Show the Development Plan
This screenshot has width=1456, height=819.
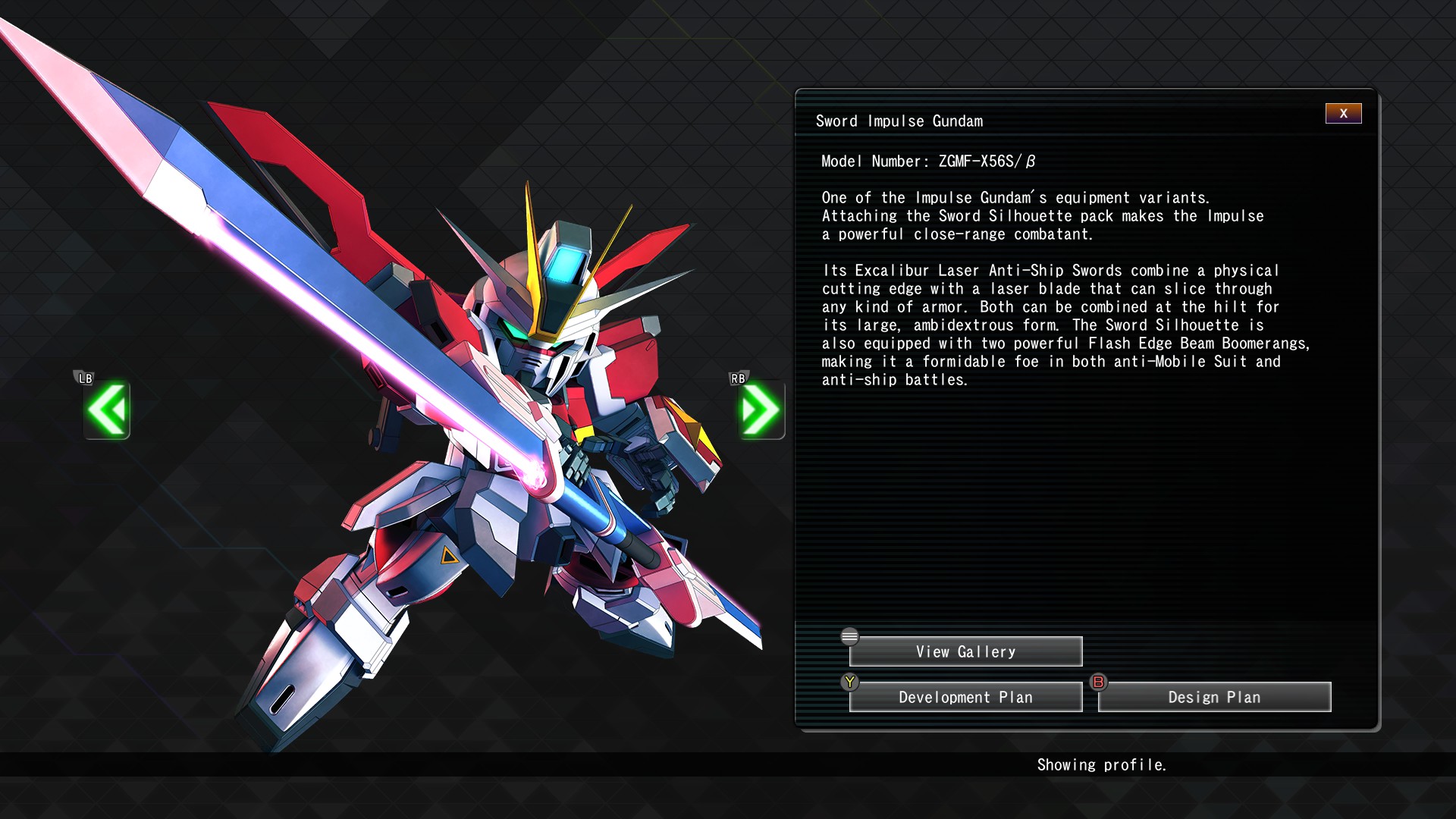[x=965, y=697]
